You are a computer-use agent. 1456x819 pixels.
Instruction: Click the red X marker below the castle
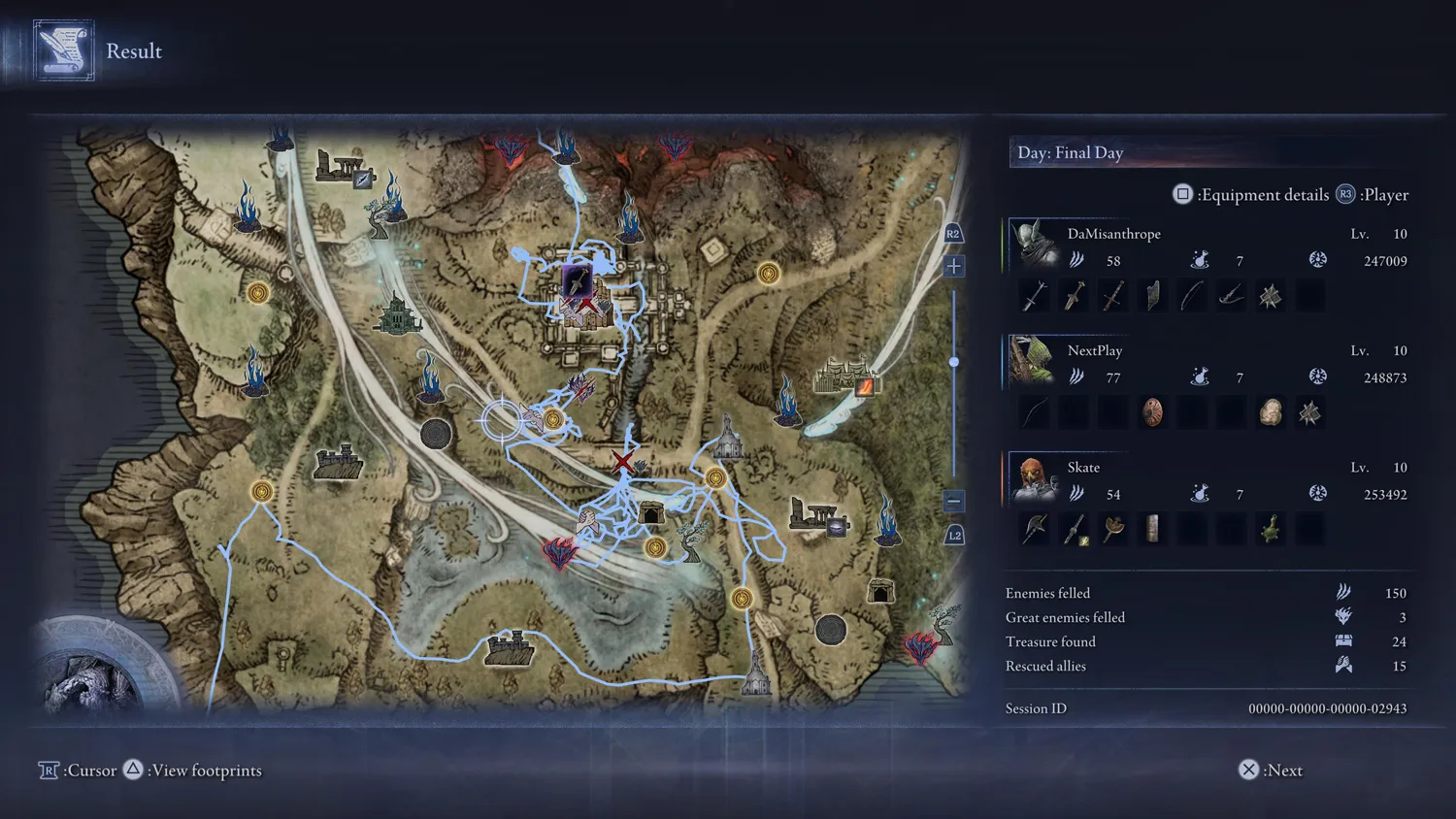pos(623,462)
